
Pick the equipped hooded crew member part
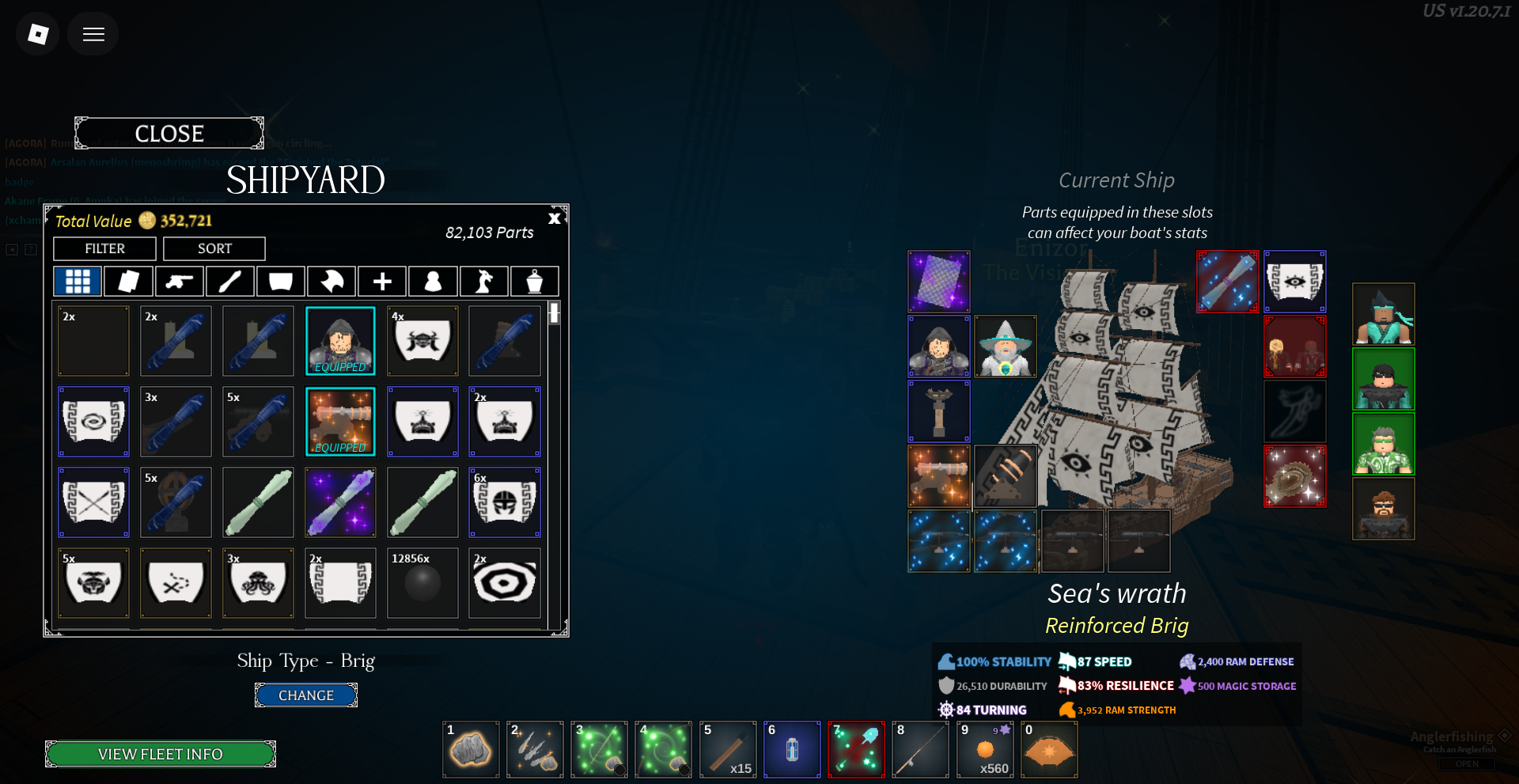pos(340,341)
